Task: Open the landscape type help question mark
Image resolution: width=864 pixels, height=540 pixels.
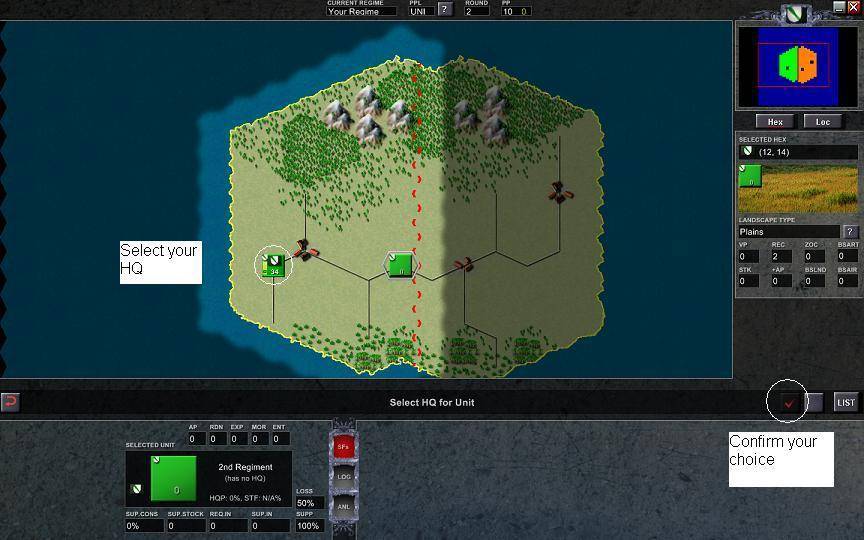Action: (x=850, y=232)
